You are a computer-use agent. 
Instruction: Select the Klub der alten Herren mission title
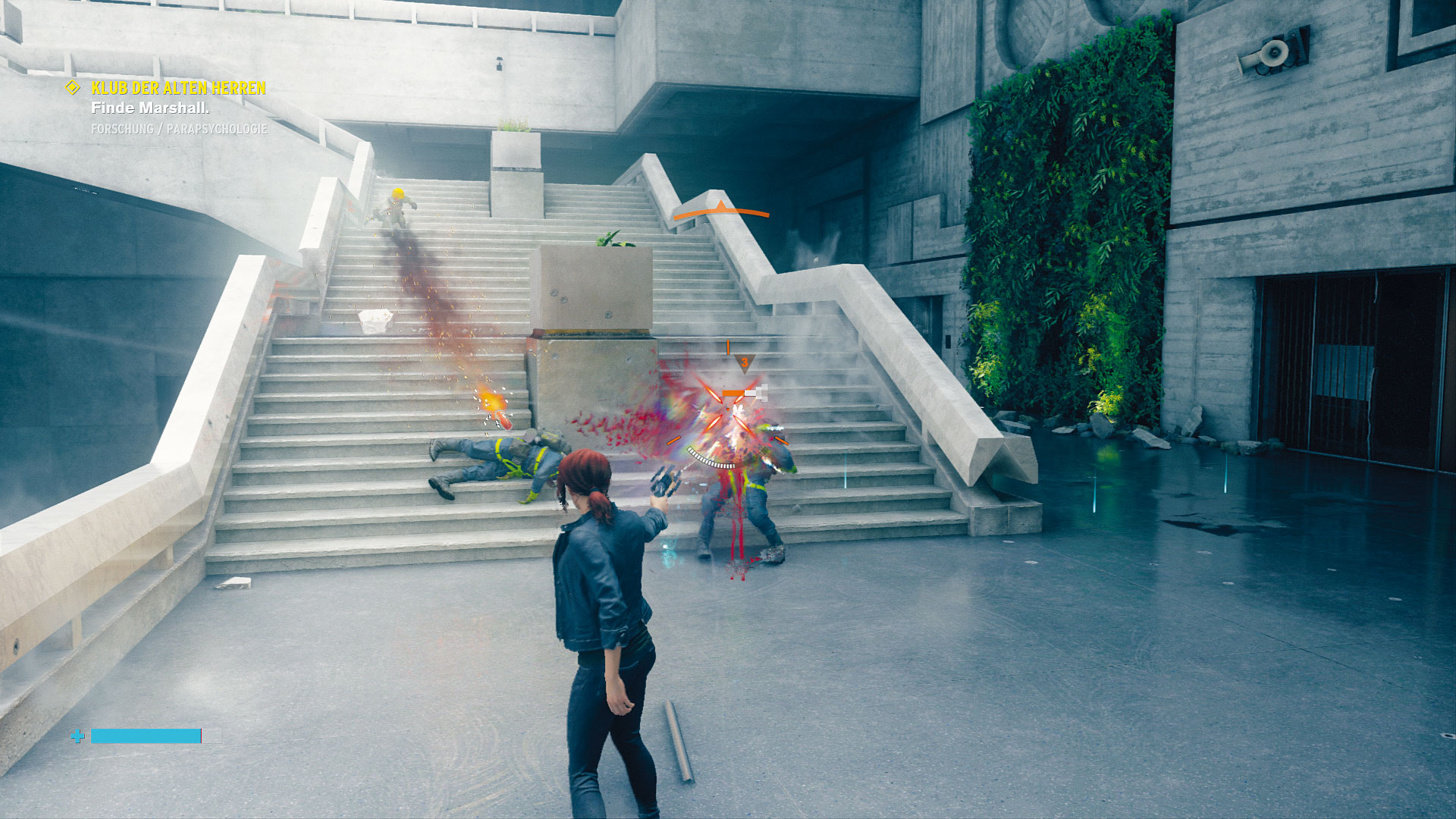coord(178,88)
